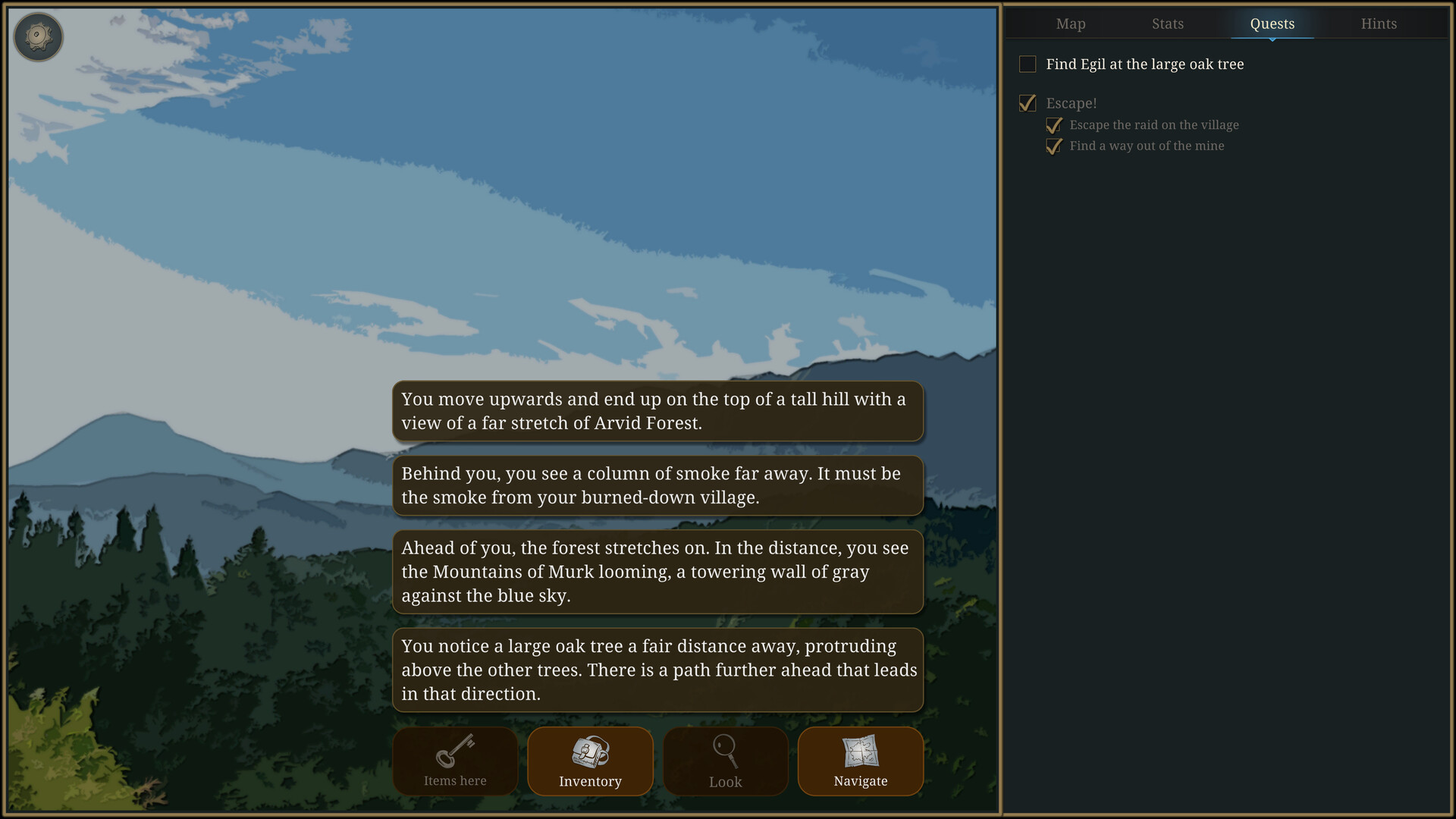The width and height of the screenshot is (1456, 819).
Task: Click the key icon above Items here
Action: pyautogui.click(x=454, y=752)
